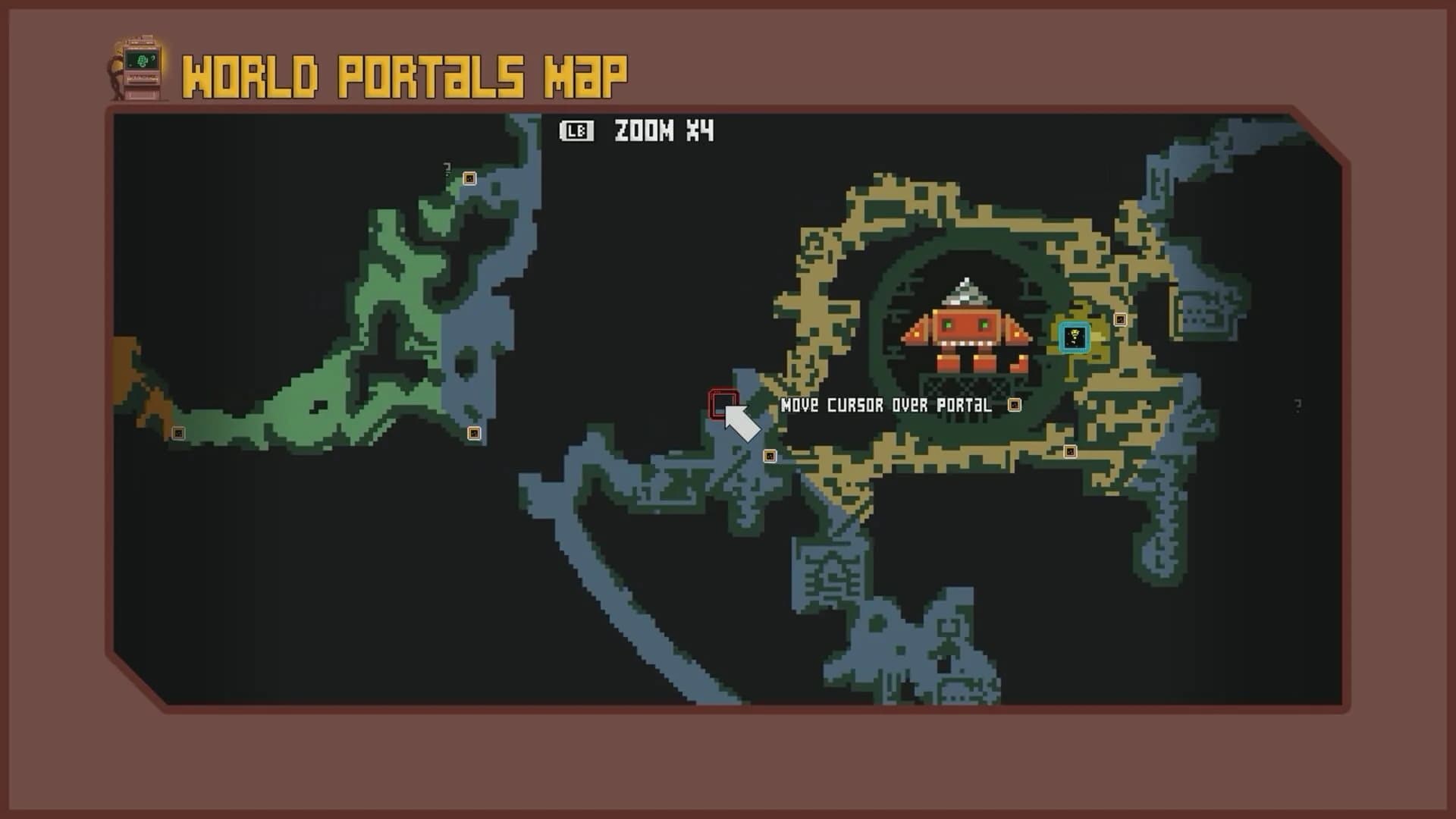
Task: Toggle the red portal selection box
Action: [x=722, y=404]
